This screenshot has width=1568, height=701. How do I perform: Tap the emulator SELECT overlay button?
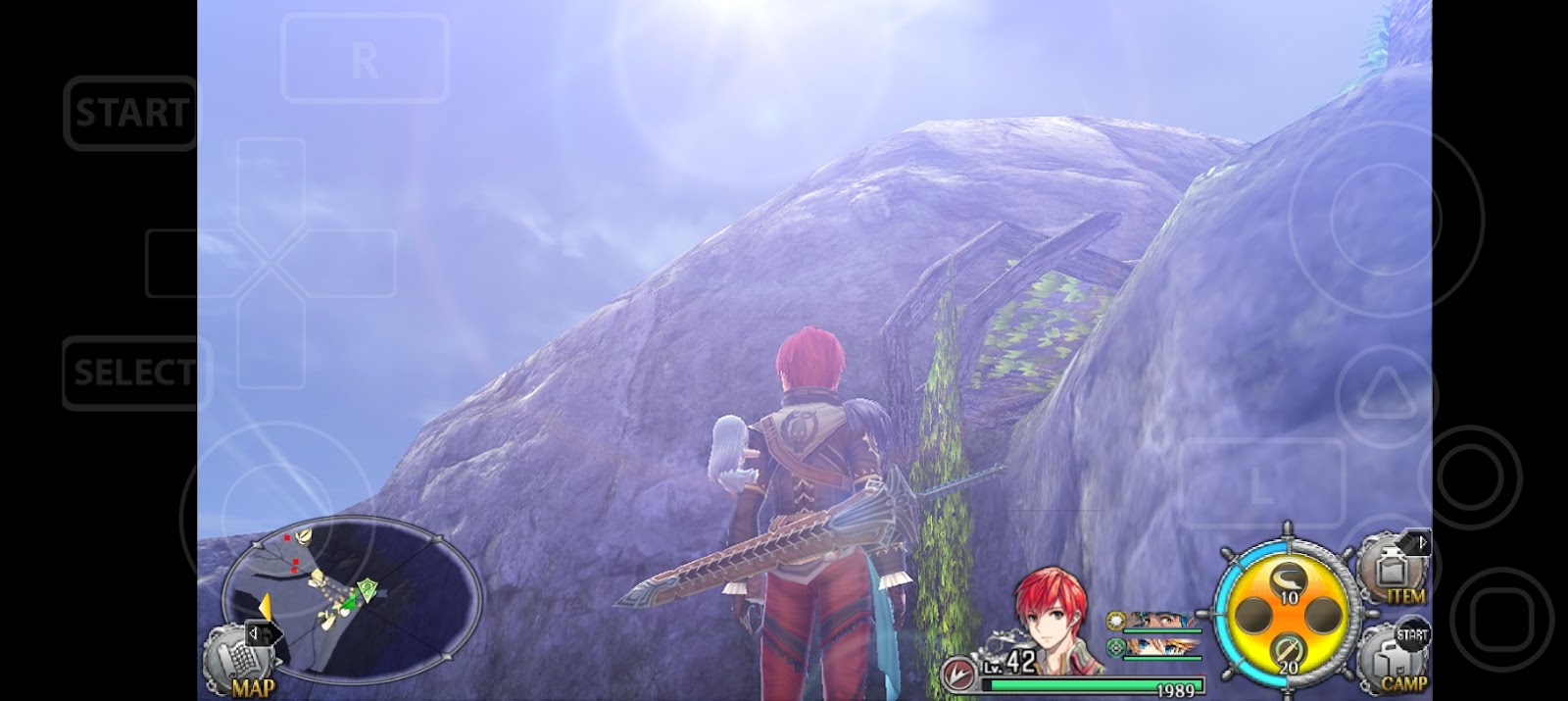135,373
